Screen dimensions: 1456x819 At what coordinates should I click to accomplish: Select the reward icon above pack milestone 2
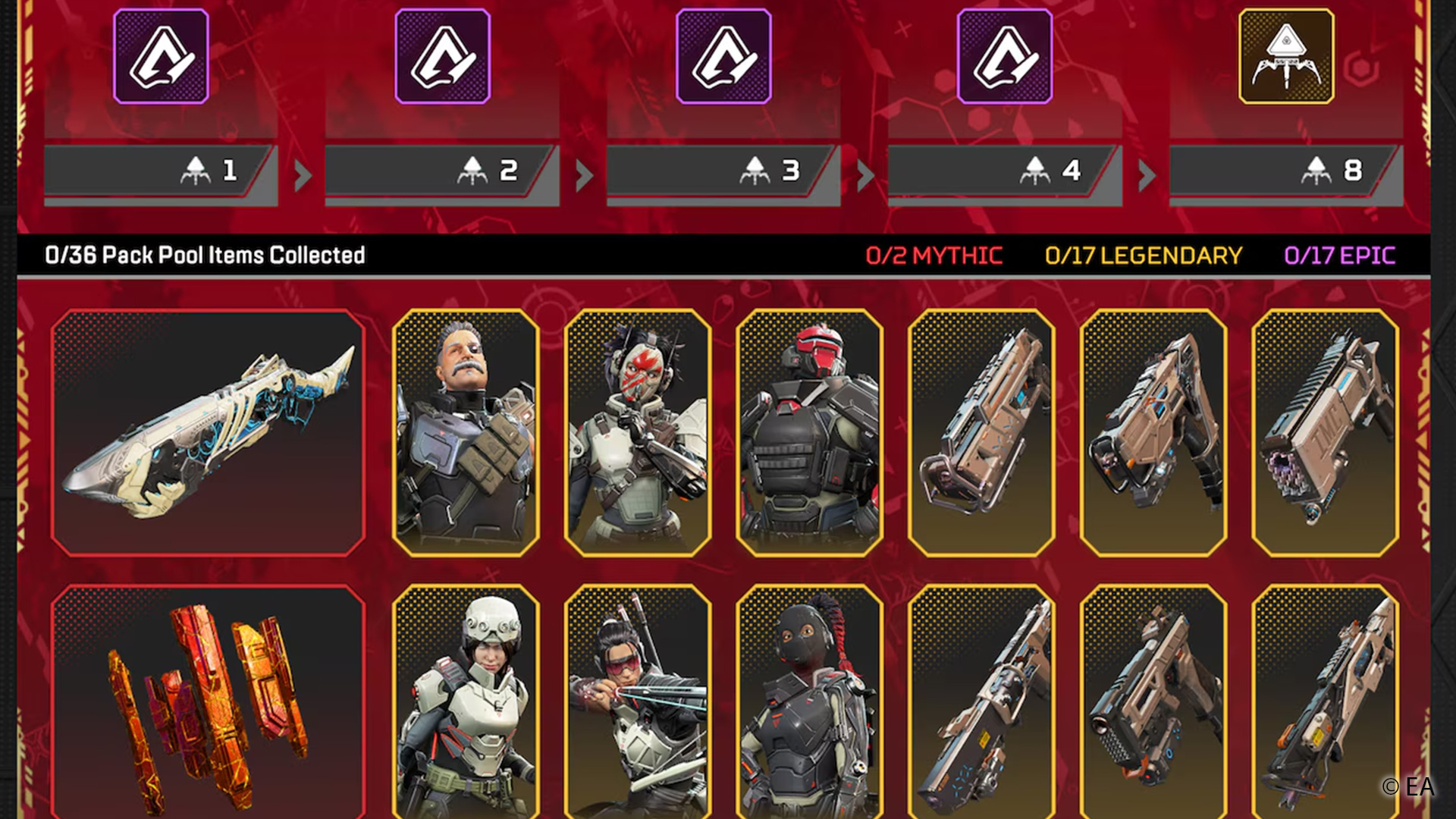(443, 56)
